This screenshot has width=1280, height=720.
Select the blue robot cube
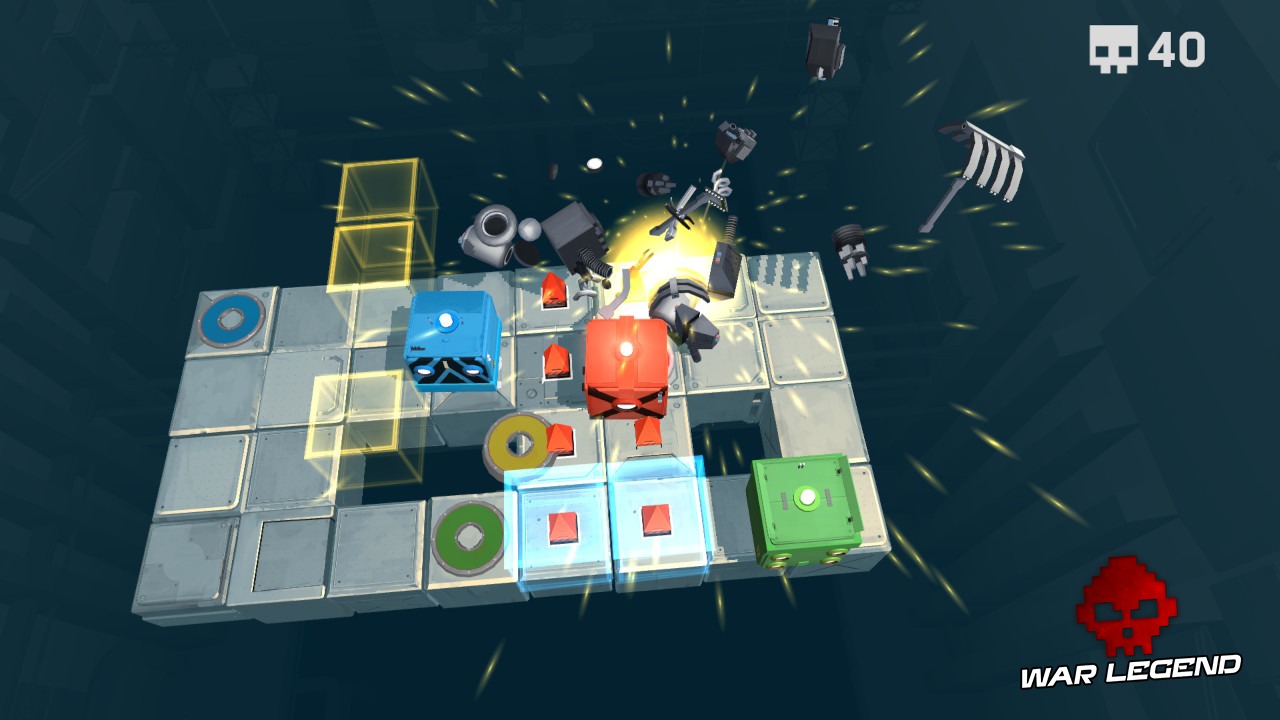coord(455,345)
